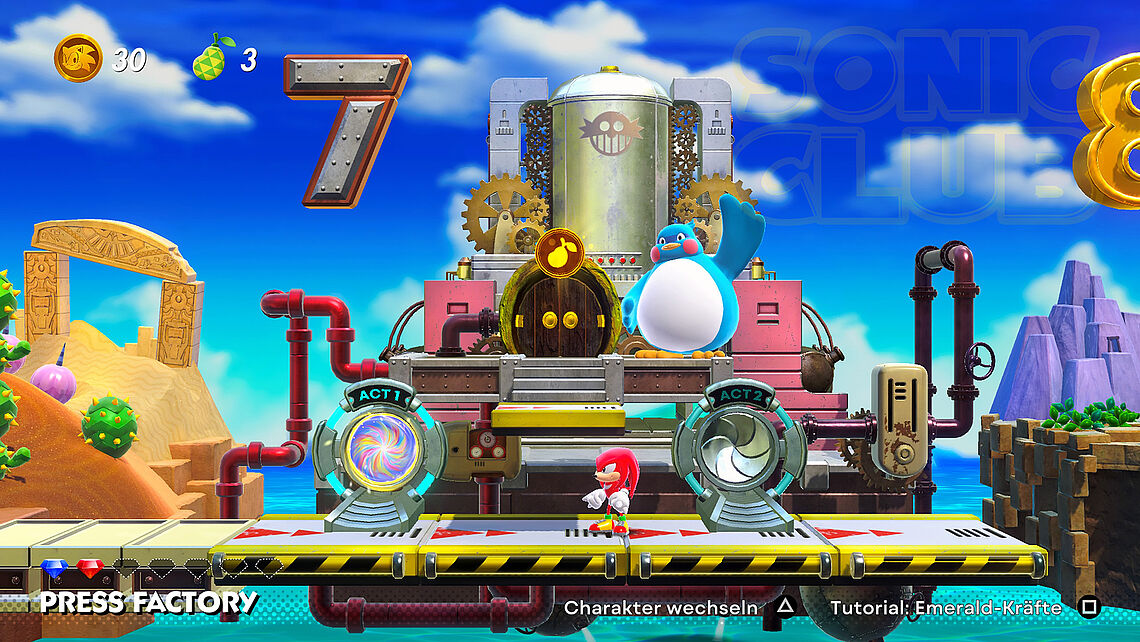
Task: Click the green fruit counter icon
Action: pyautogui.click(x=211, y=58)
